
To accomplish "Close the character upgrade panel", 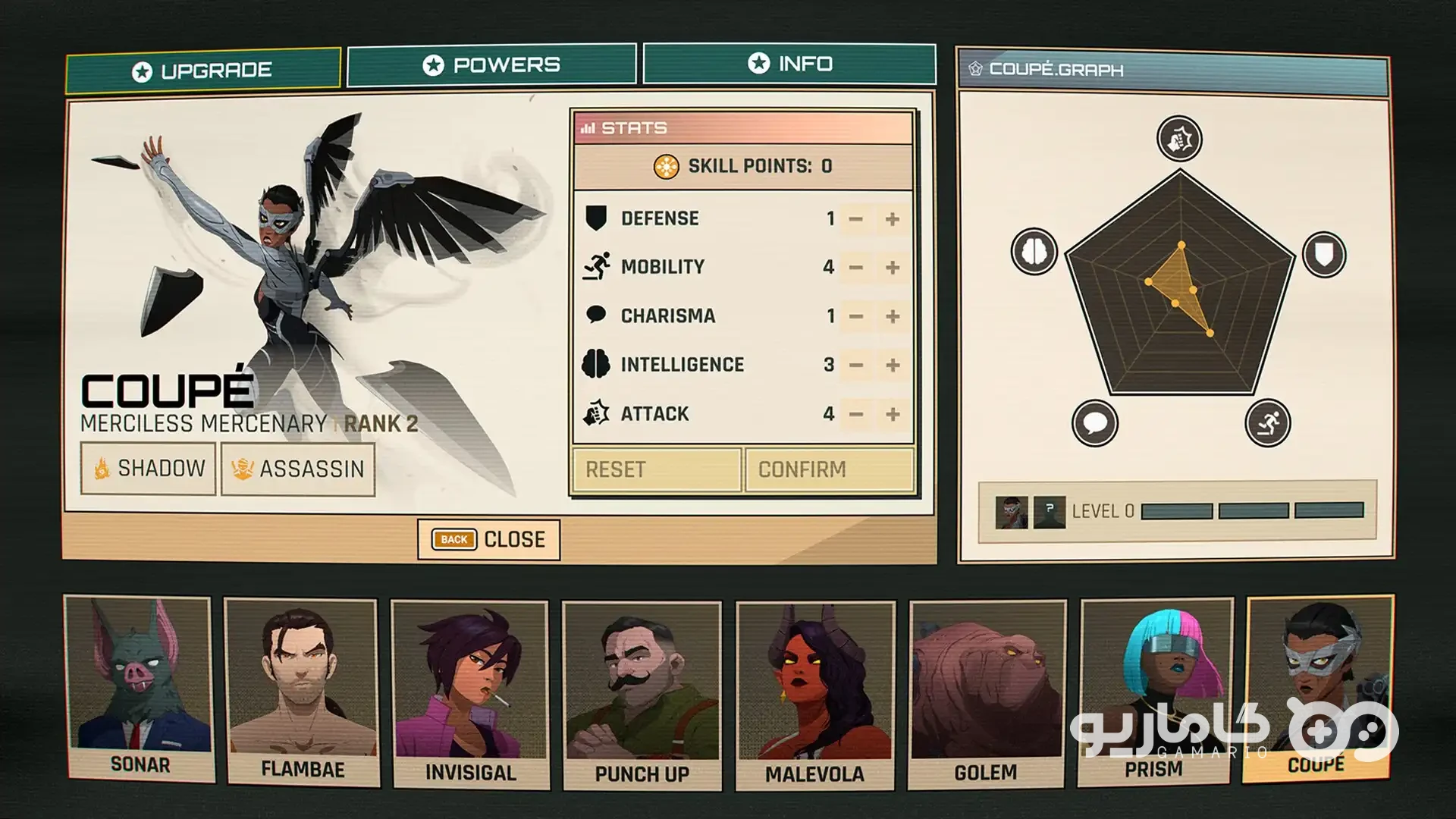I will (x=489, y=539).
